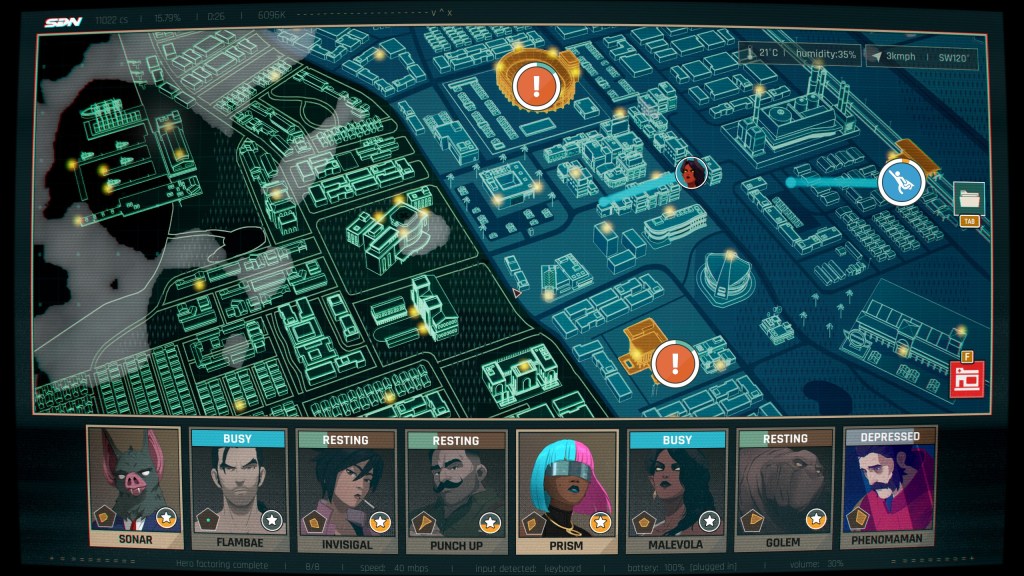Choose the Prism hero card
The width and height of the screenshot is (1024, 576).
(x=565, y=487)
